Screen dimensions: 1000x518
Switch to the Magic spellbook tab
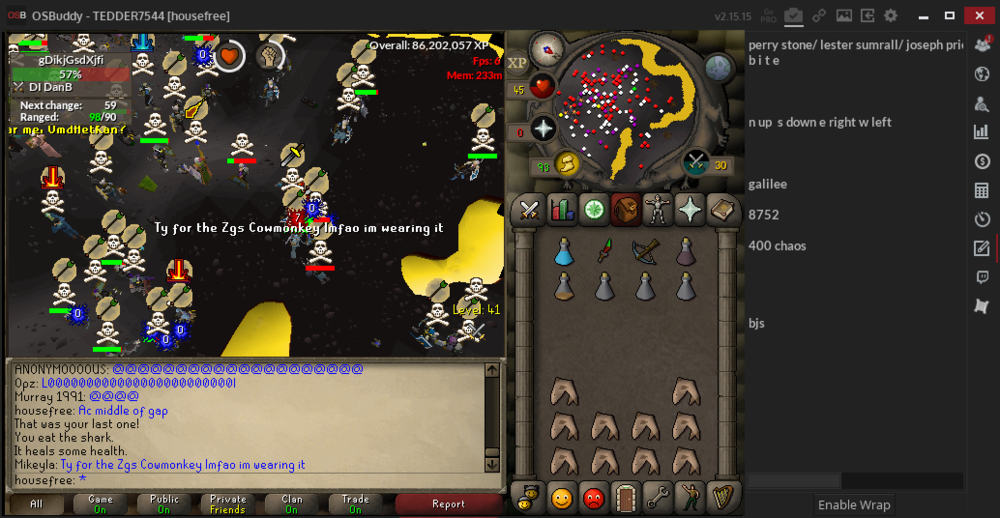(x=722, y=210)
